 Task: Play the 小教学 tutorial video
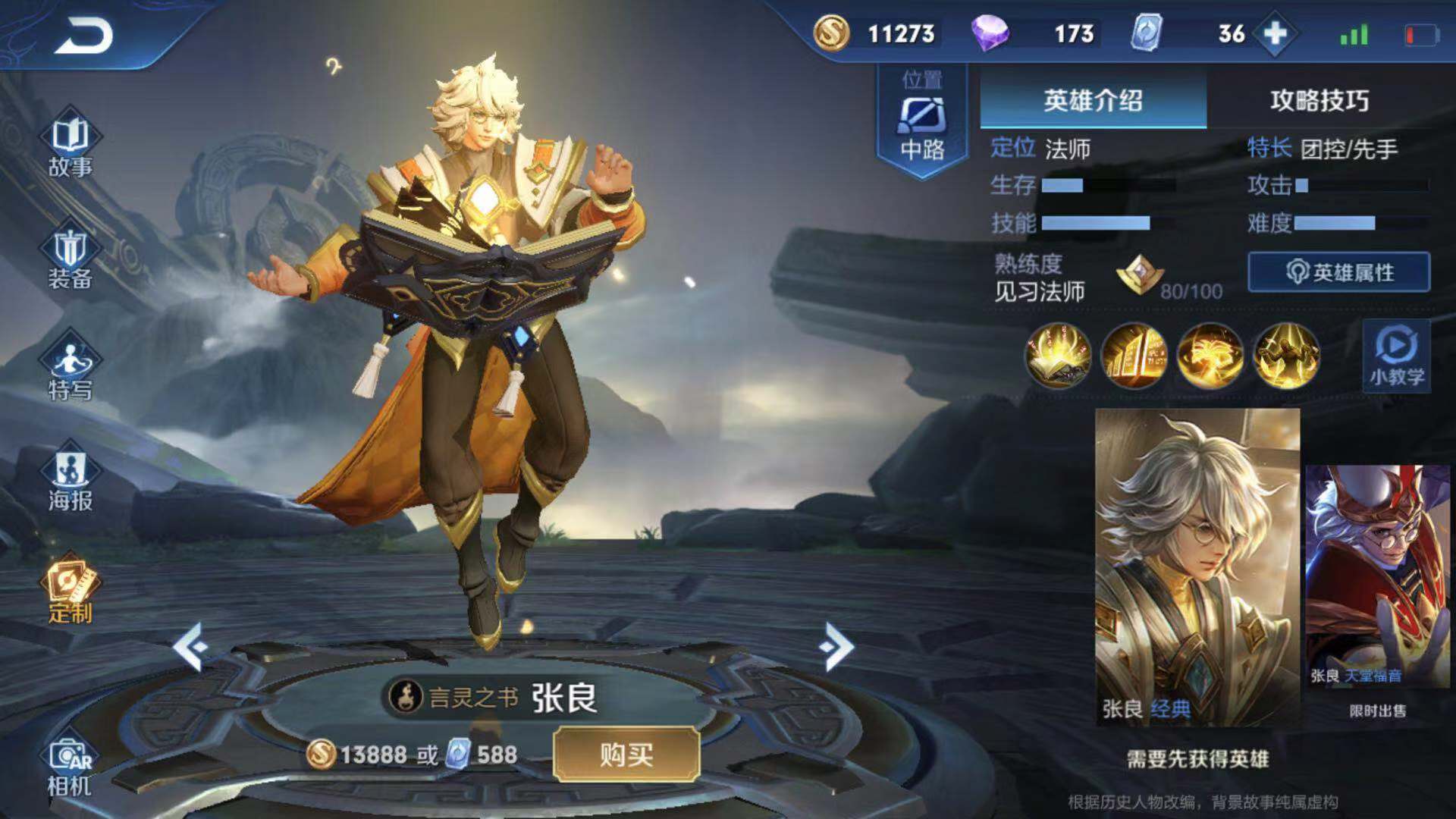pyautogui.click(x=1396, y=356)
